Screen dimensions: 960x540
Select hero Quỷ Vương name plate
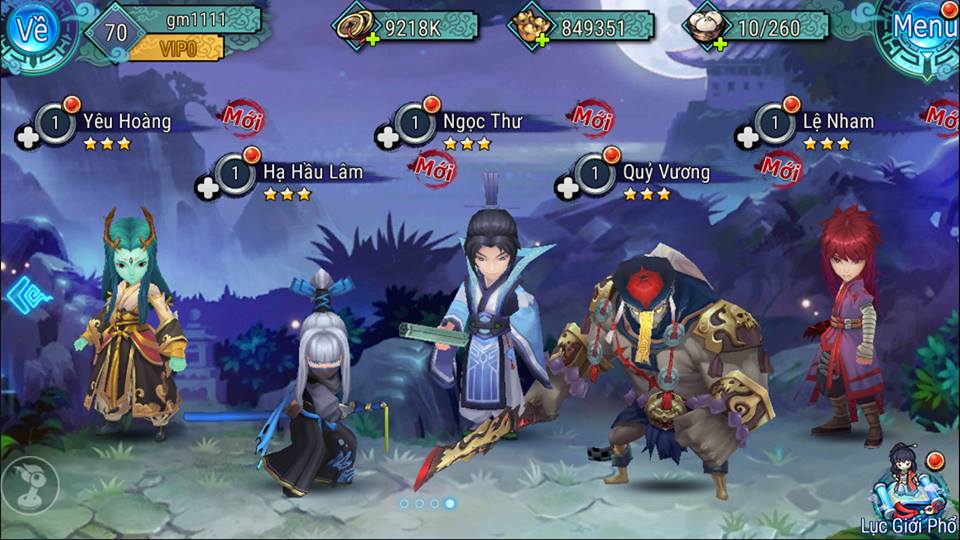tap(665, 172)
